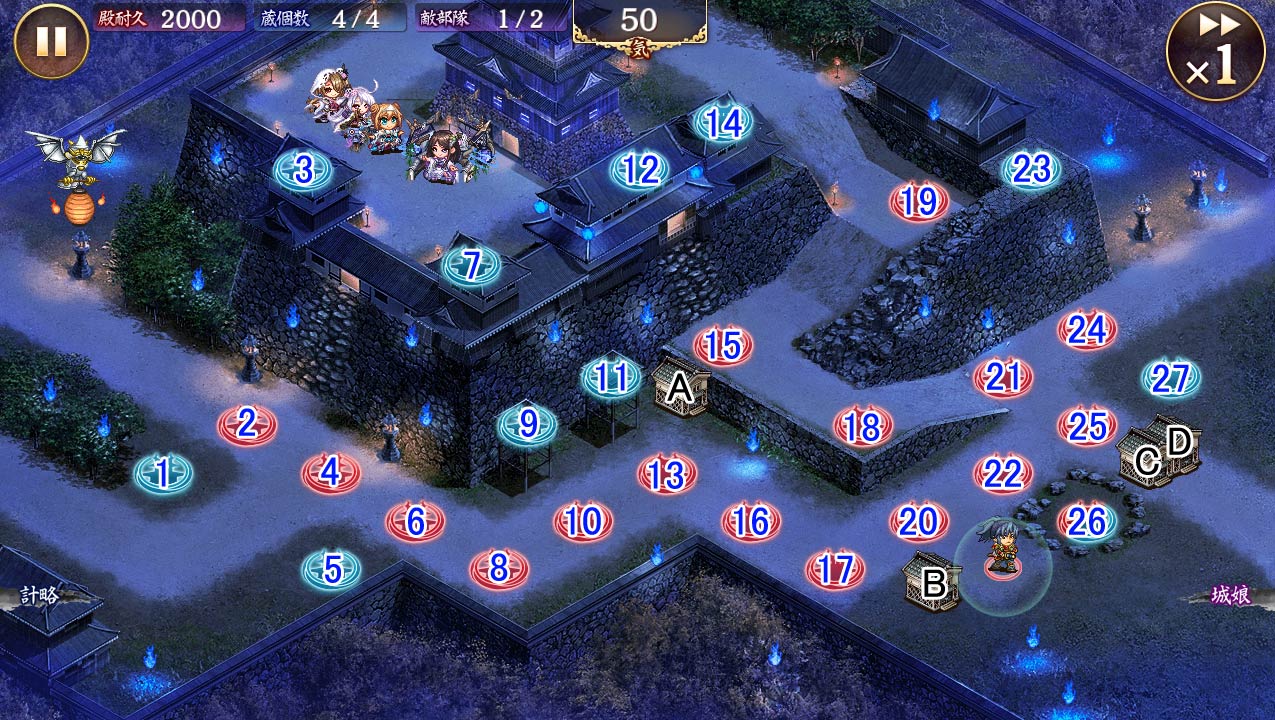This screenshot has height=720, width=1275.
Task: Choose blue deployment tile number 14
Action: 724,123
